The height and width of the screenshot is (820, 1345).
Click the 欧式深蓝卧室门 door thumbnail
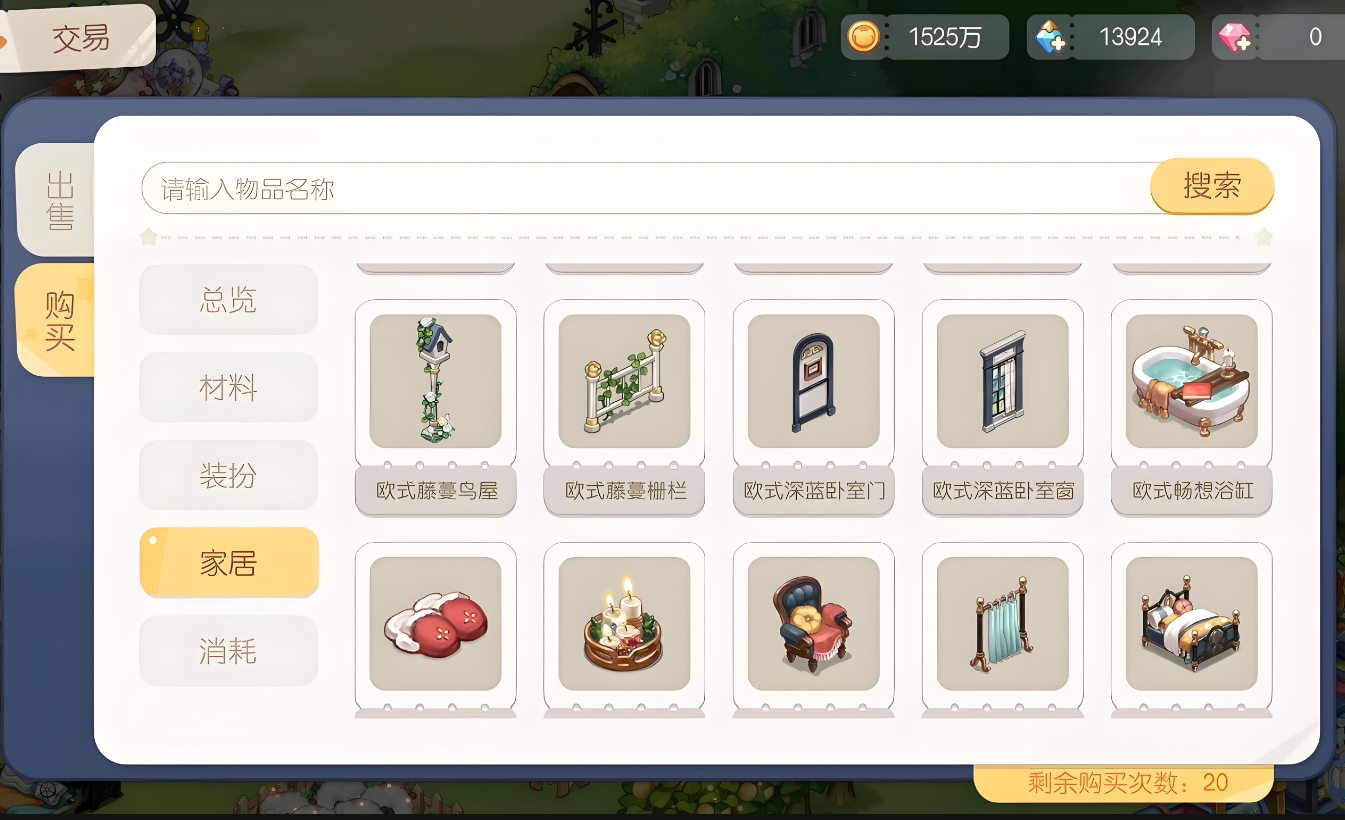(813, 381)
